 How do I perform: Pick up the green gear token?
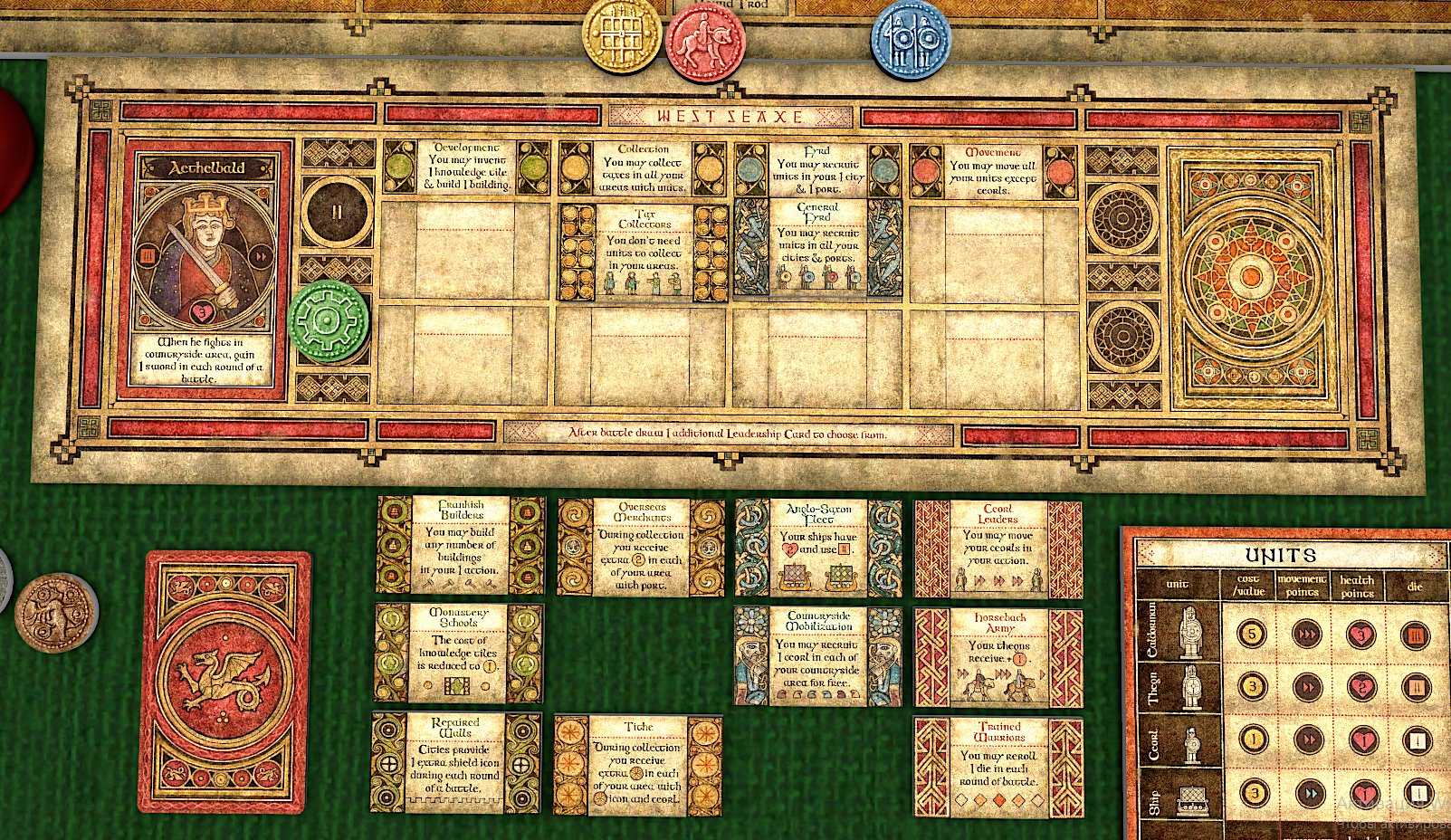[329, 320]
